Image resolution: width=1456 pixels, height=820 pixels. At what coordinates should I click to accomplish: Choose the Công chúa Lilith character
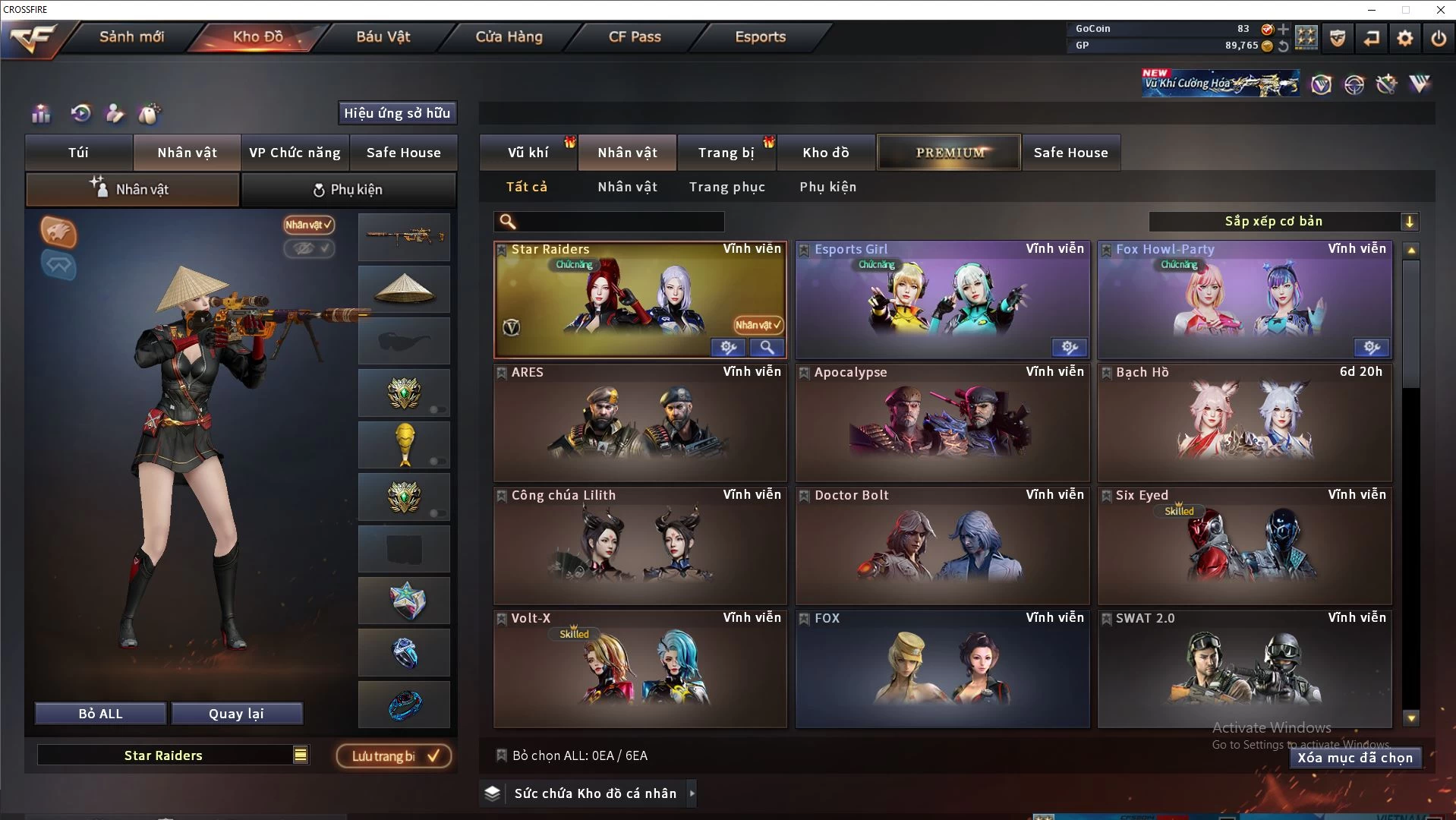[x=640, y=546]
